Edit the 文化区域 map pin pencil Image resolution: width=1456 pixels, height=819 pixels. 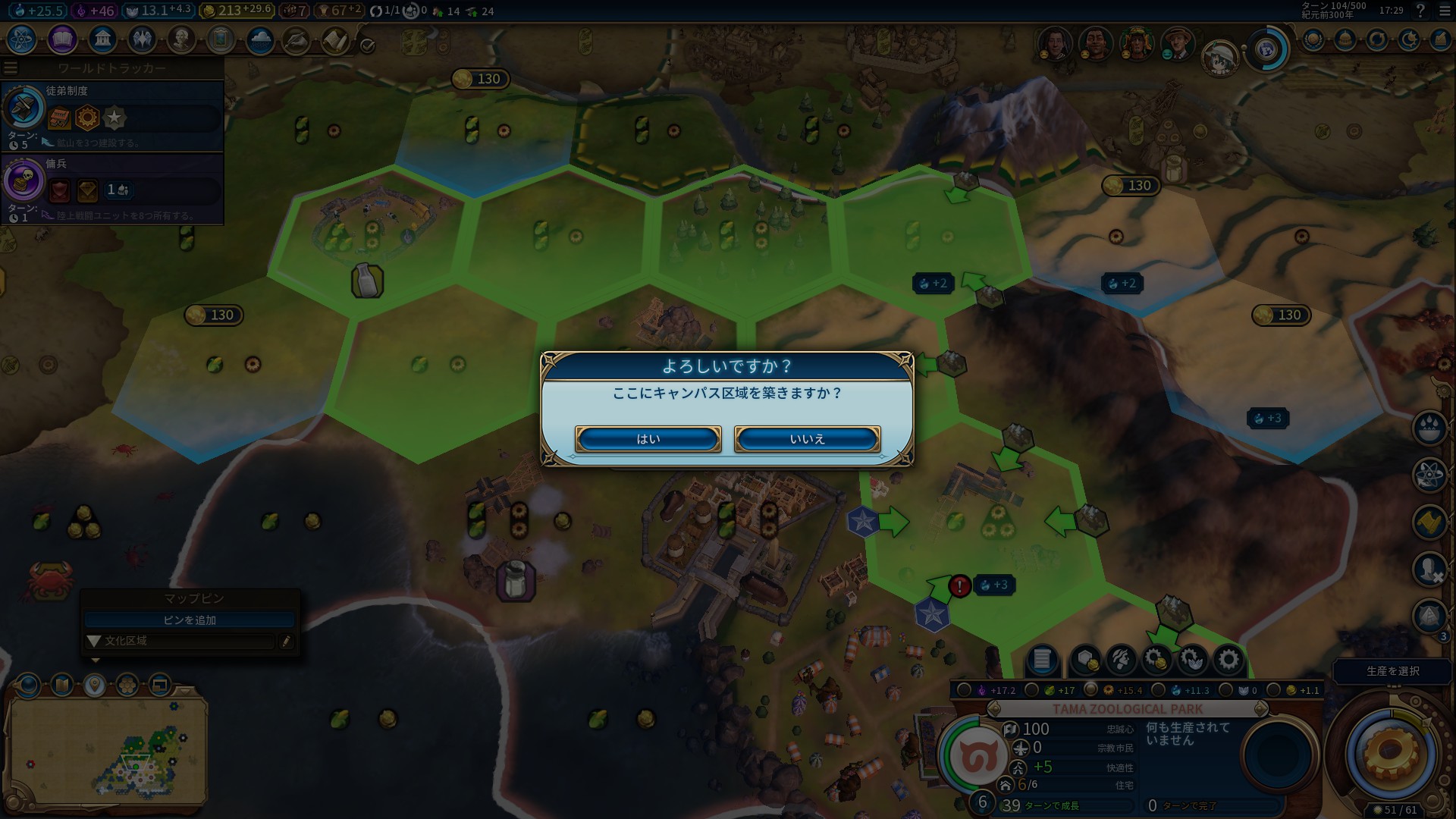coord(286,641)
